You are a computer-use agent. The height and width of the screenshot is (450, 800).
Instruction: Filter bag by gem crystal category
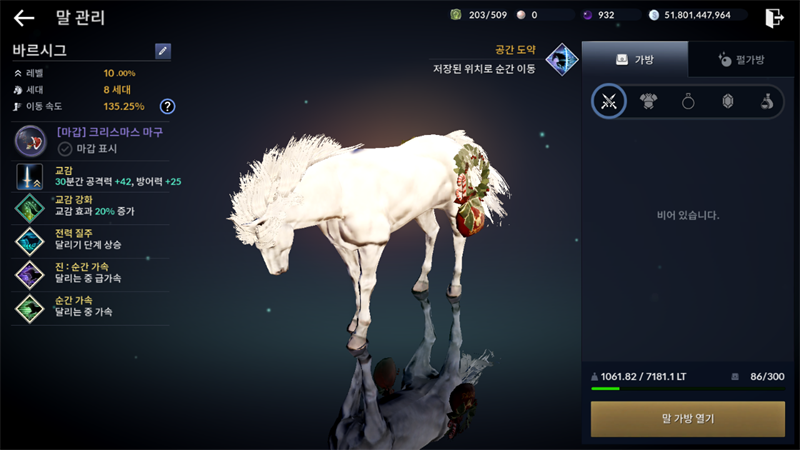(727, 101)
